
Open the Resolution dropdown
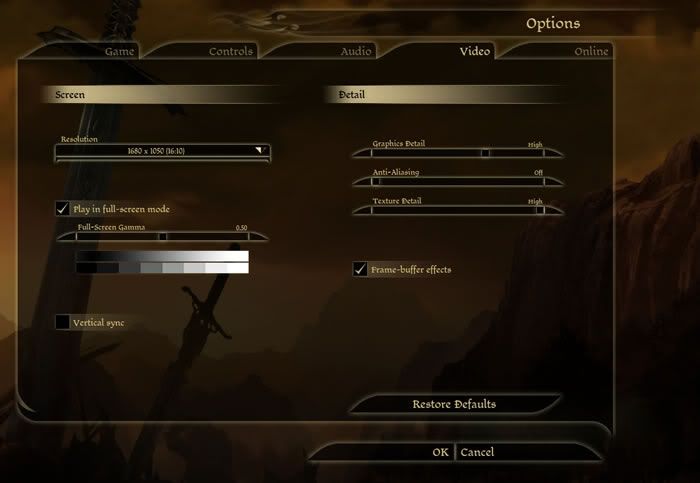click(163, 151)
